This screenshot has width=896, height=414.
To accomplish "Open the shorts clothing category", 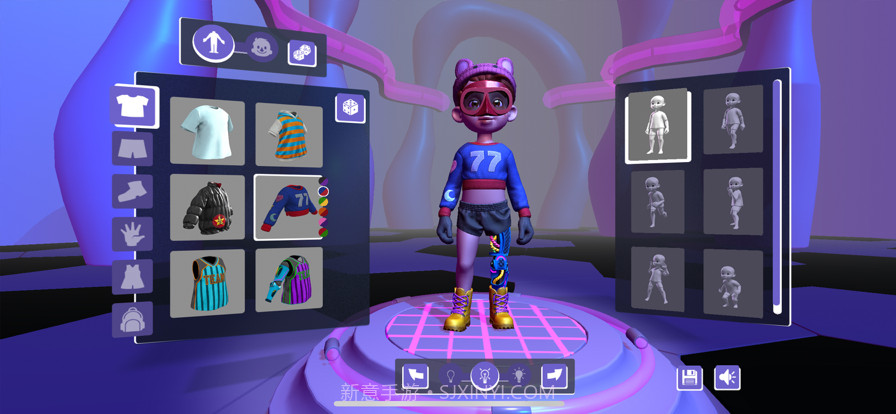I will (132, 148).
